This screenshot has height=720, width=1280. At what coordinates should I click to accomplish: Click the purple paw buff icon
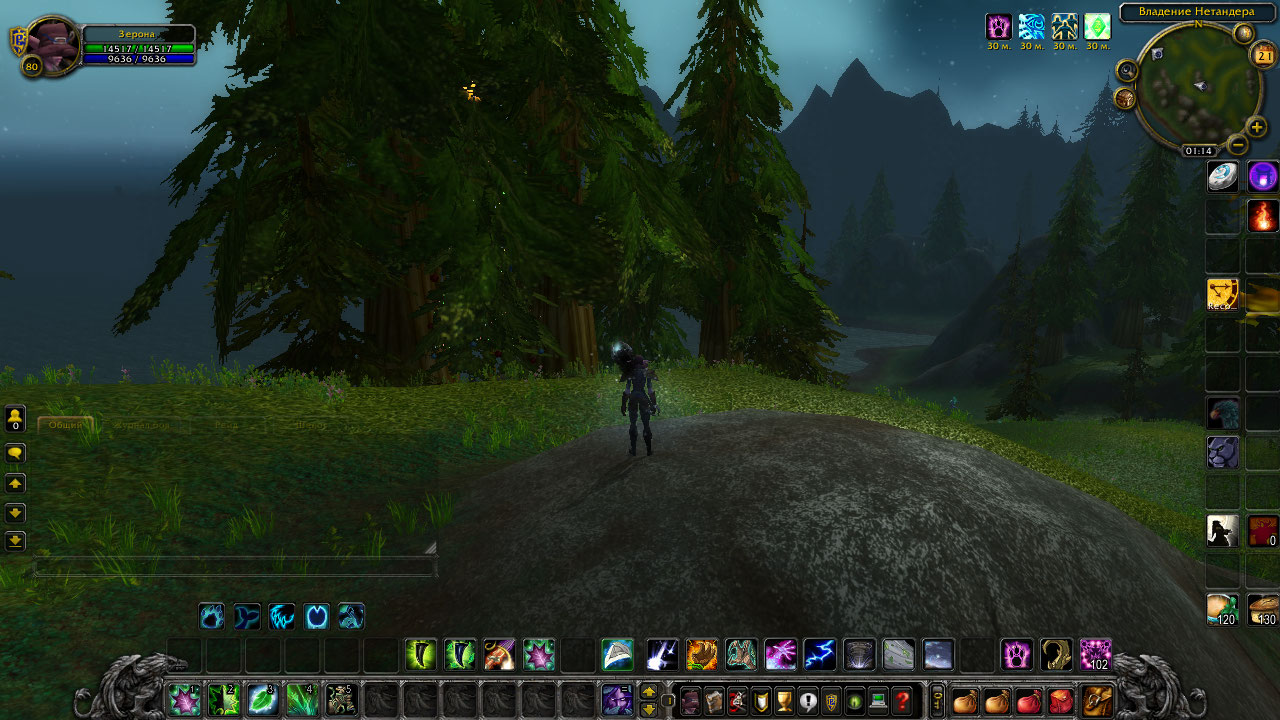(998, 26)
